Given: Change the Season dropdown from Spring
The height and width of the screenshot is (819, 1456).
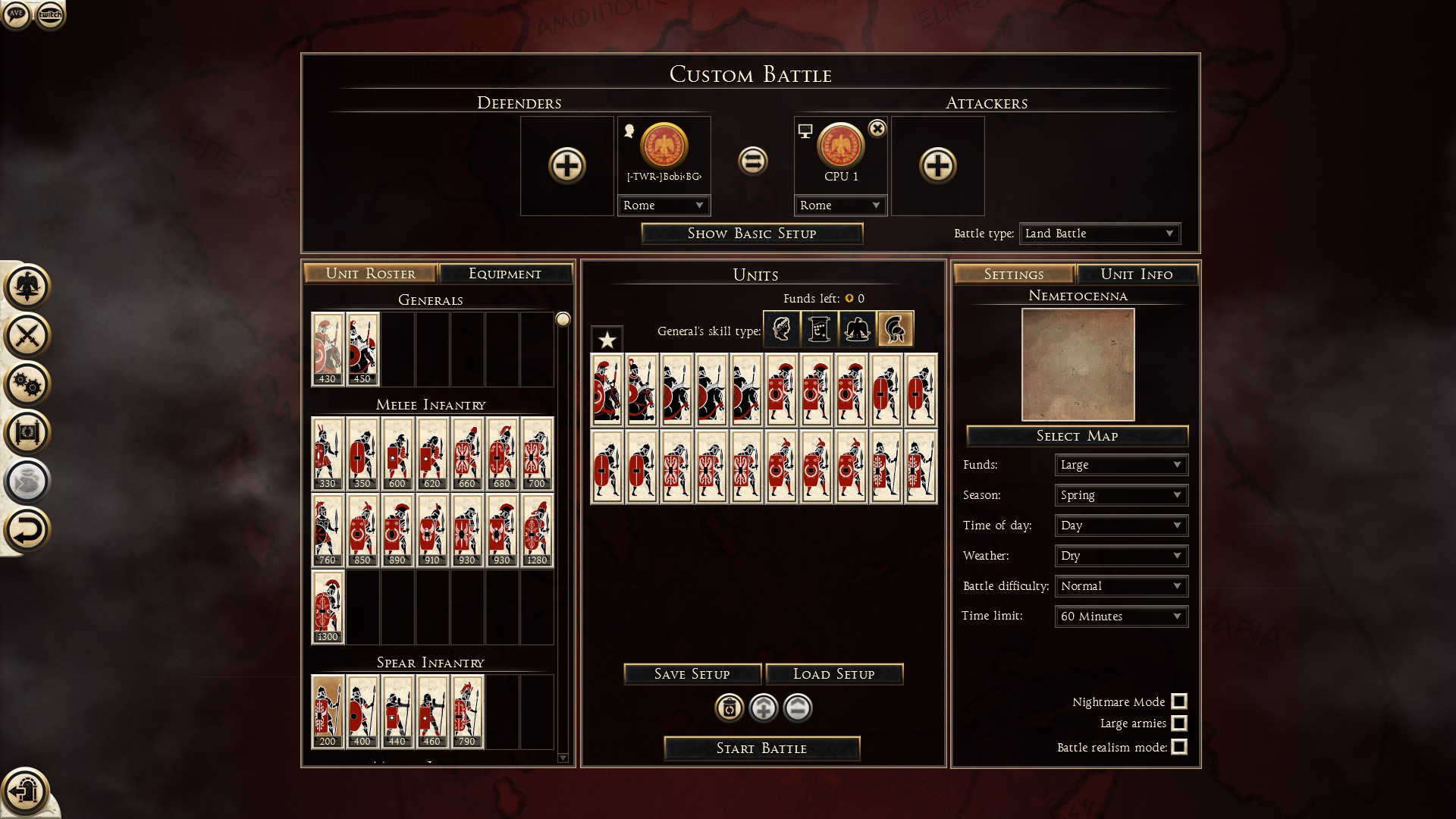Looking at the screenshot, I should pos(1121,495).
